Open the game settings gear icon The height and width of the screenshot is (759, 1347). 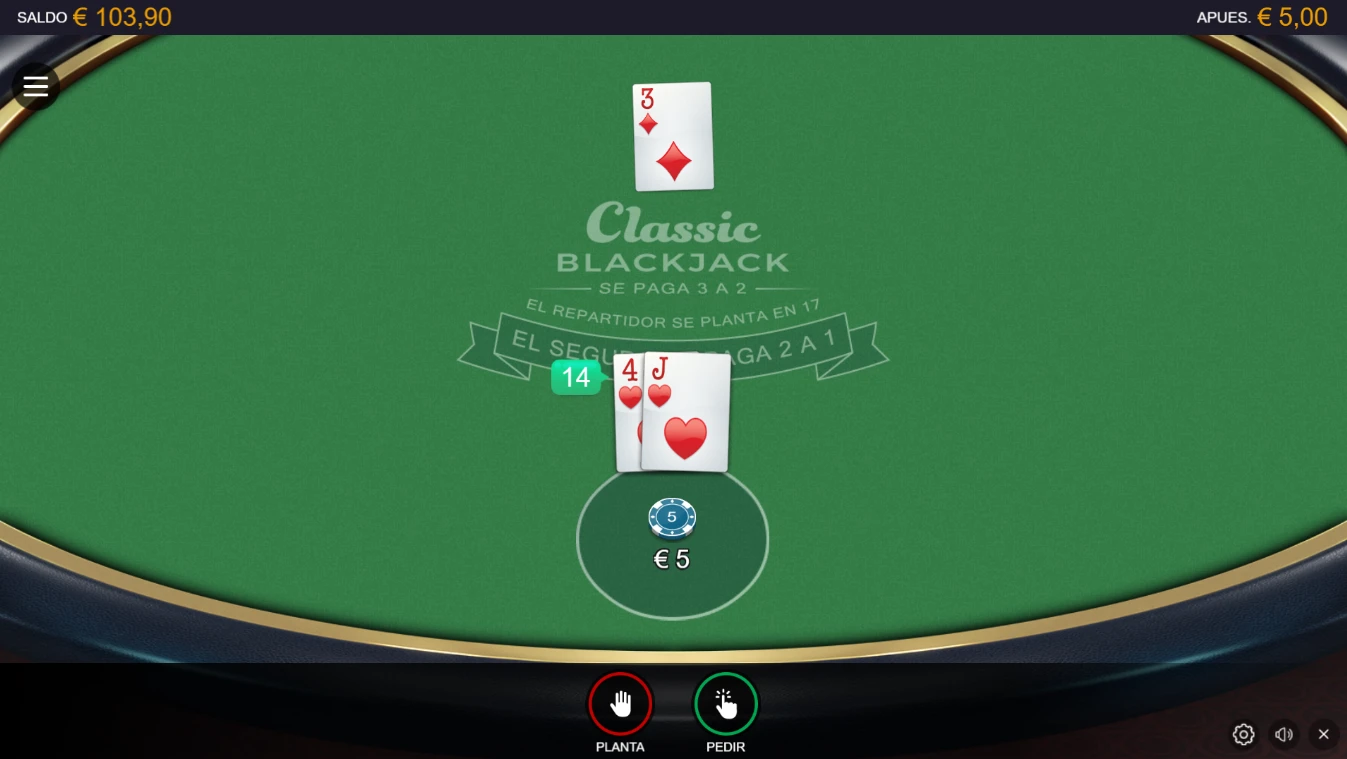(x=1243, y=734)
